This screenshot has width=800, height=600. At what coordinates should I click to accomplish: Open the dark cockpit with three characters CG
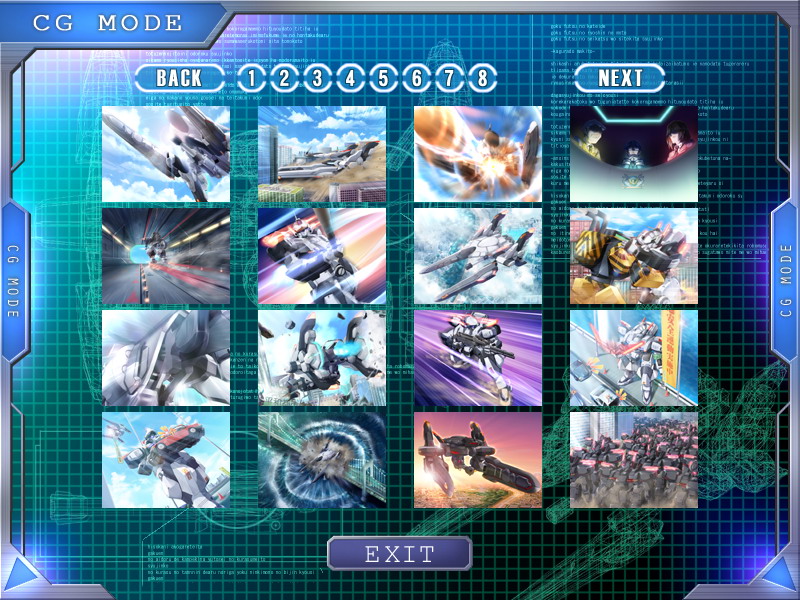[634, 154]
